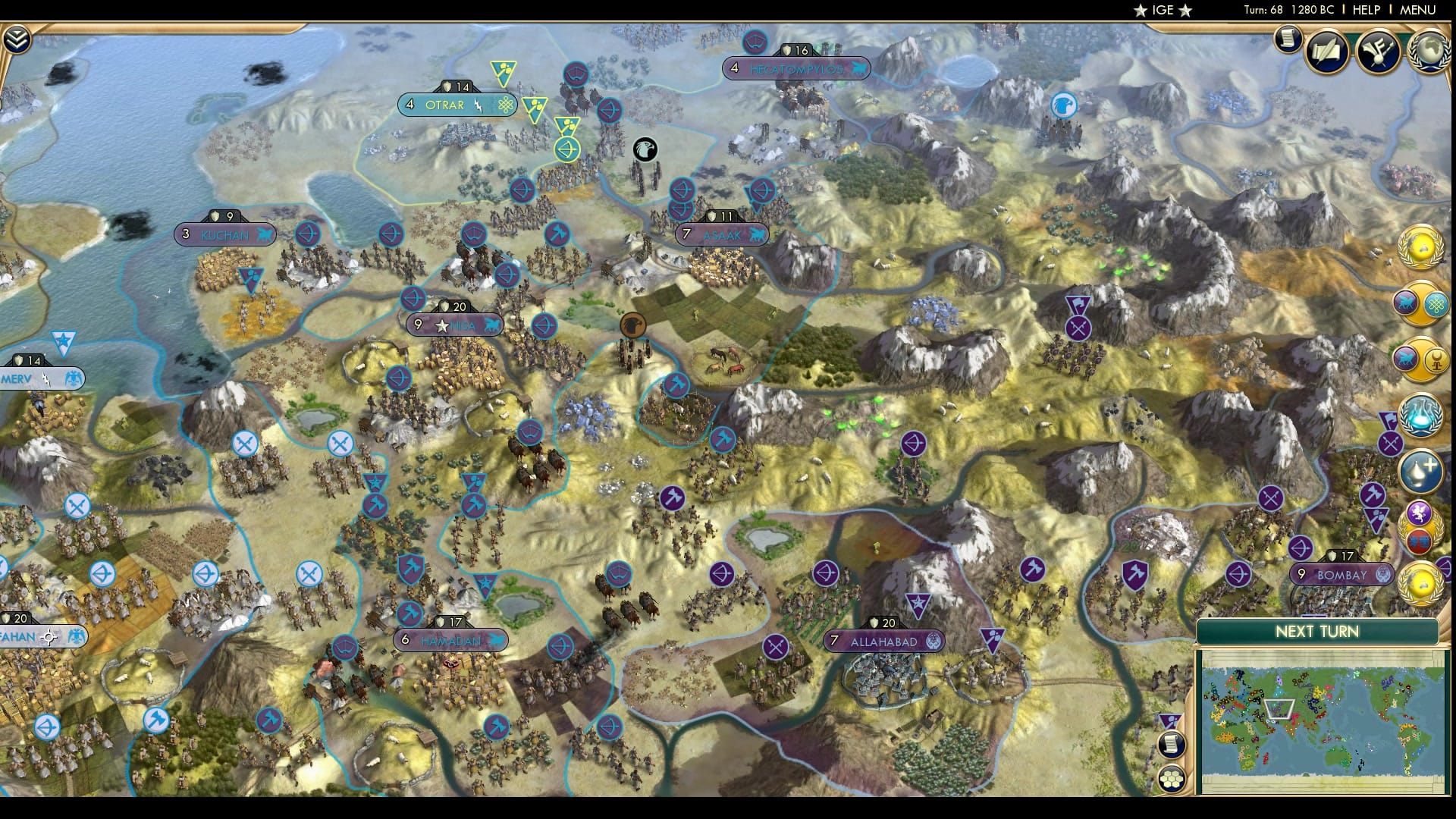
Task: Select the Hecatompylos city banner
Action: click(x=794, y=68)
